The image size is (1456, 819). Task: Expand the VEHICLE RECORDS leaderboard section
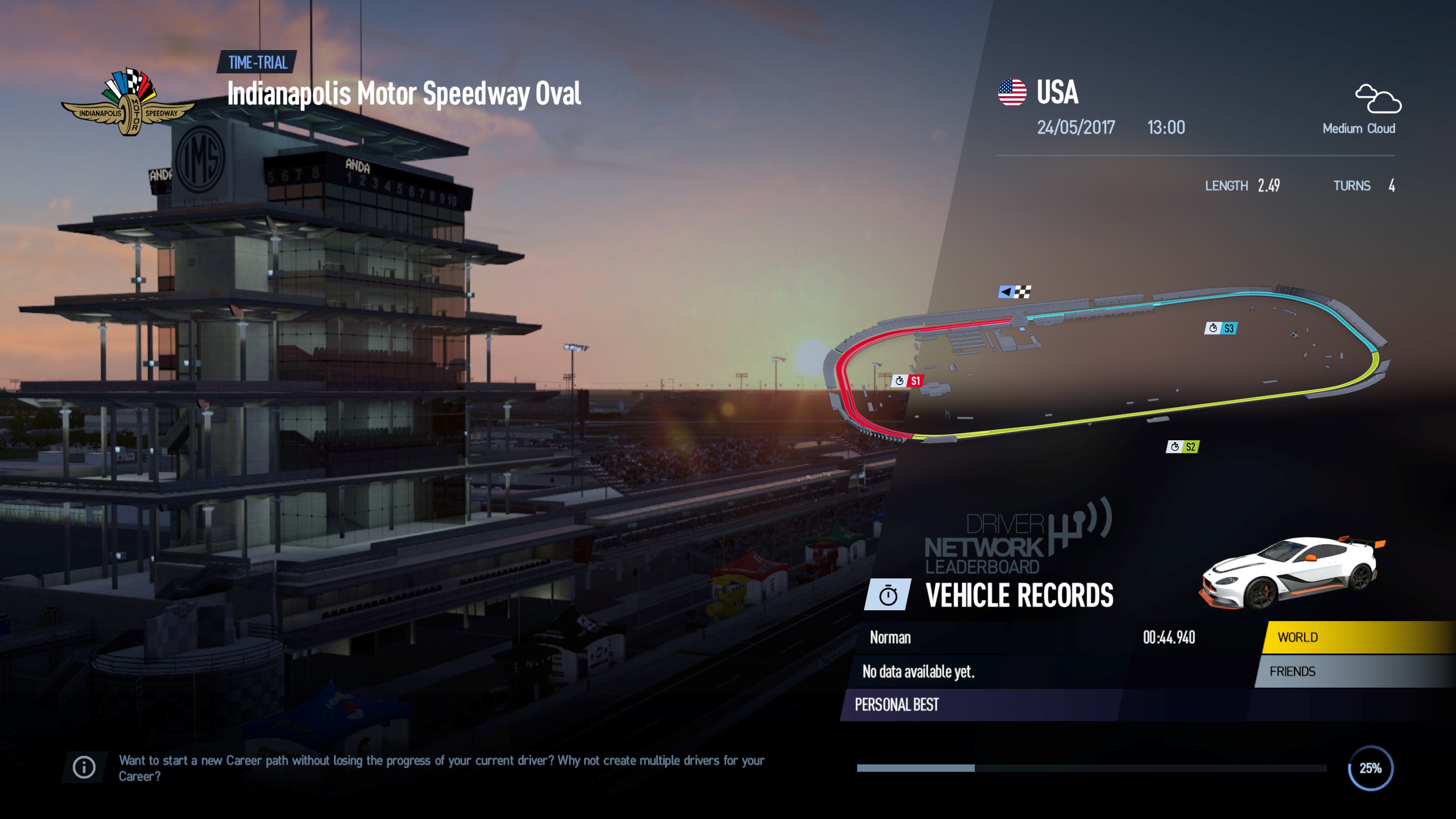[x=1020, y=597]
